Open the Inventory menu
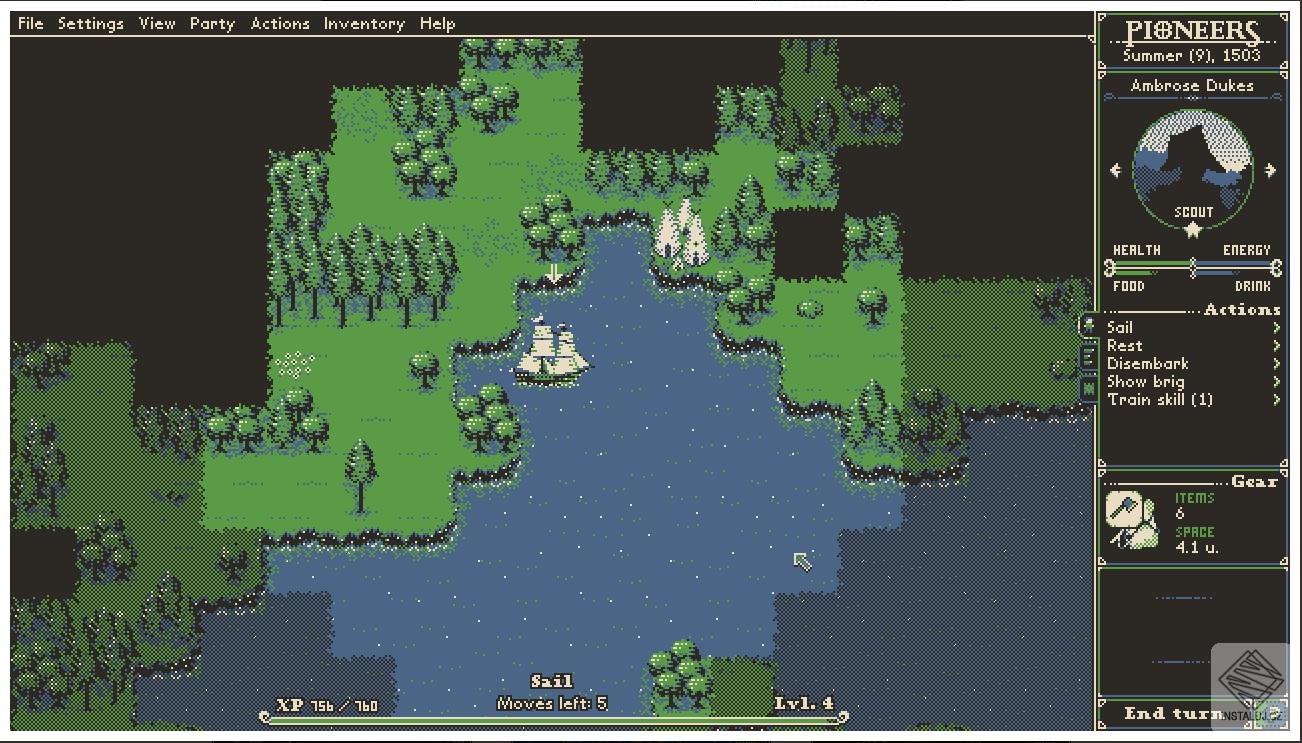This screenshot has width=1302, height=743. tap(363, 23)
